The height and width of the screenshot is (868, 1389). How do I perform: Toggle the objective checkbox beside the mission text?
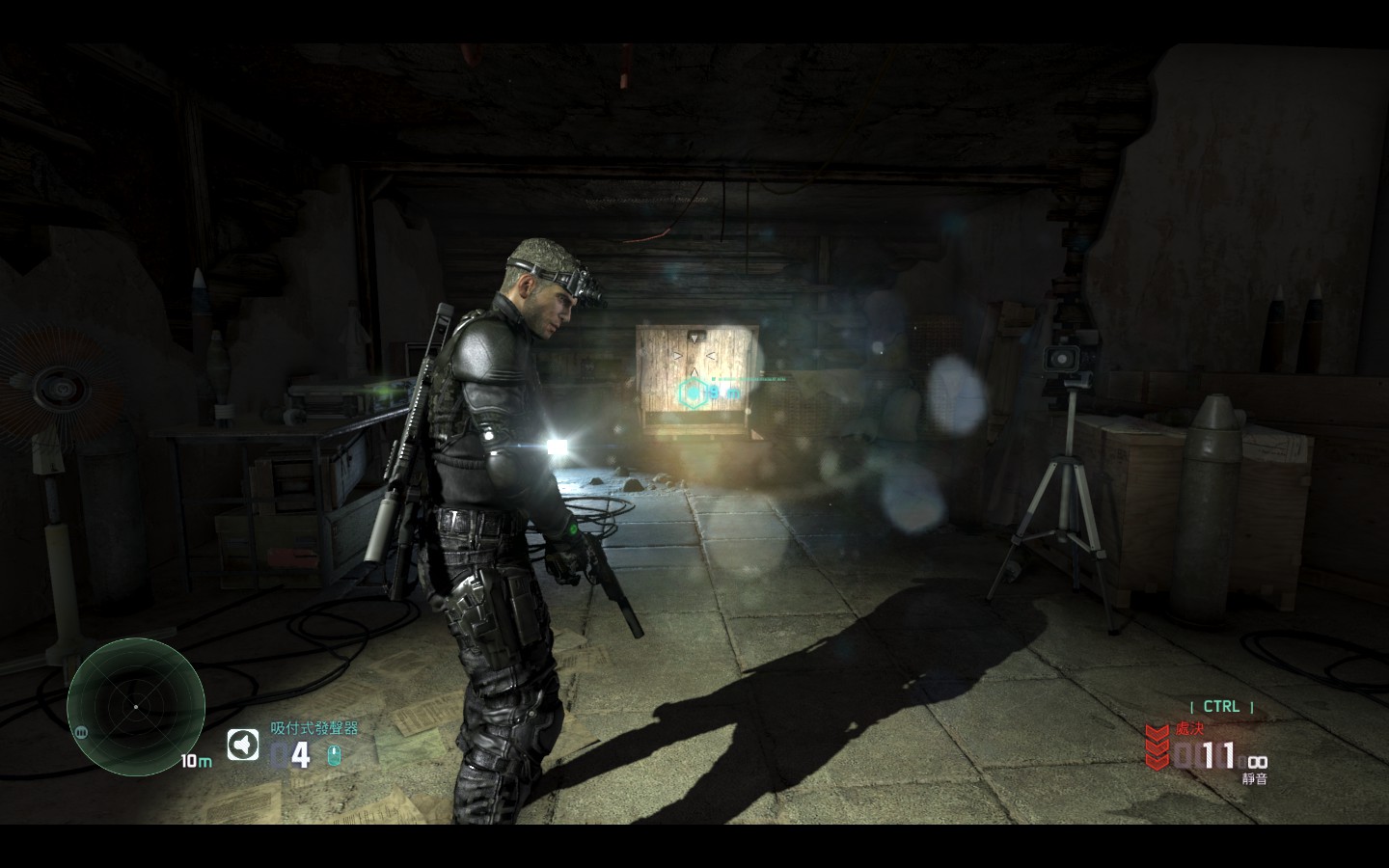point(714,379)
